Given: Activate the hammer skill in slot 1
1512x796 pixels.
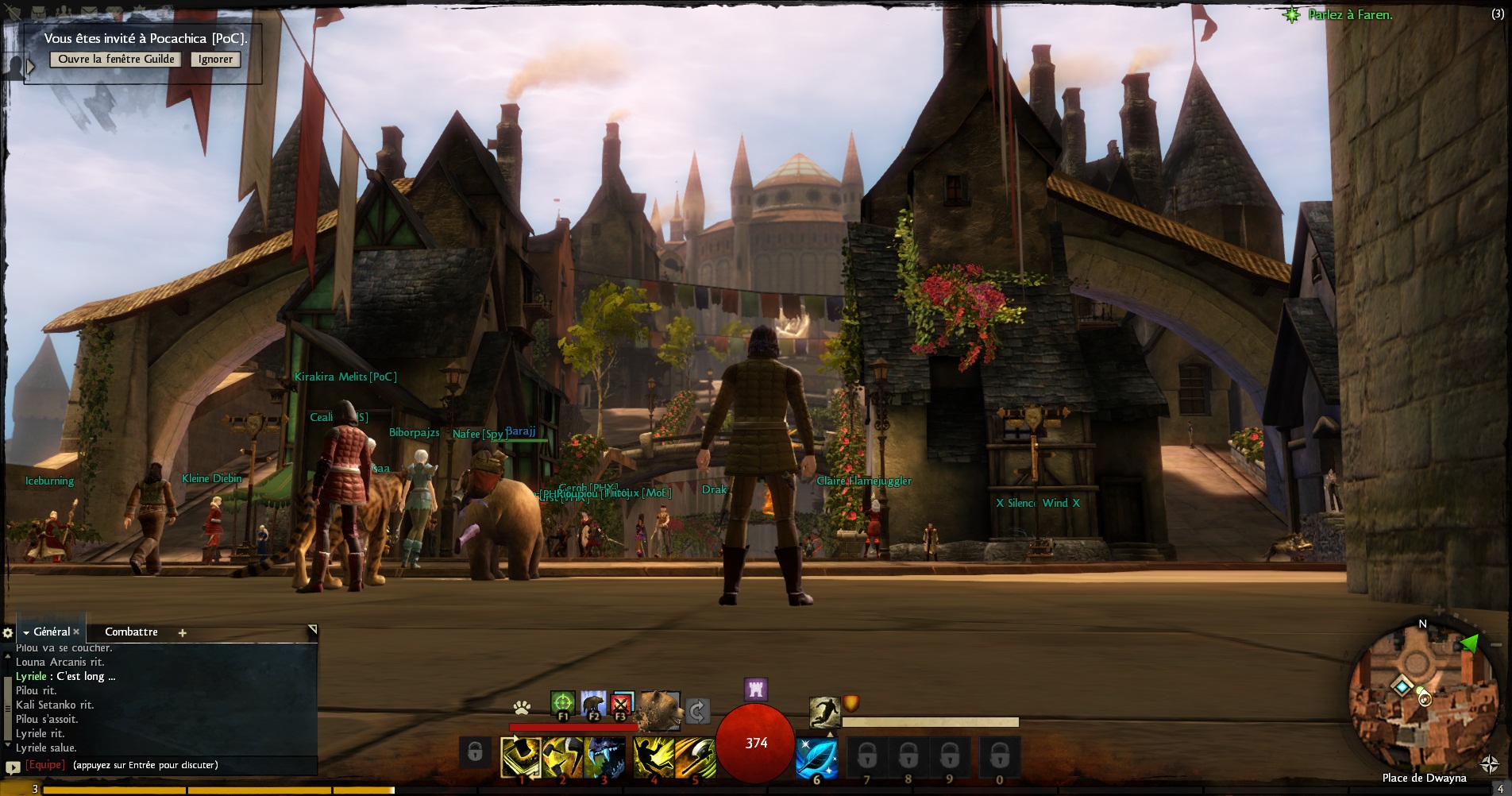Looking at the screenshot, I should (521, 757).
